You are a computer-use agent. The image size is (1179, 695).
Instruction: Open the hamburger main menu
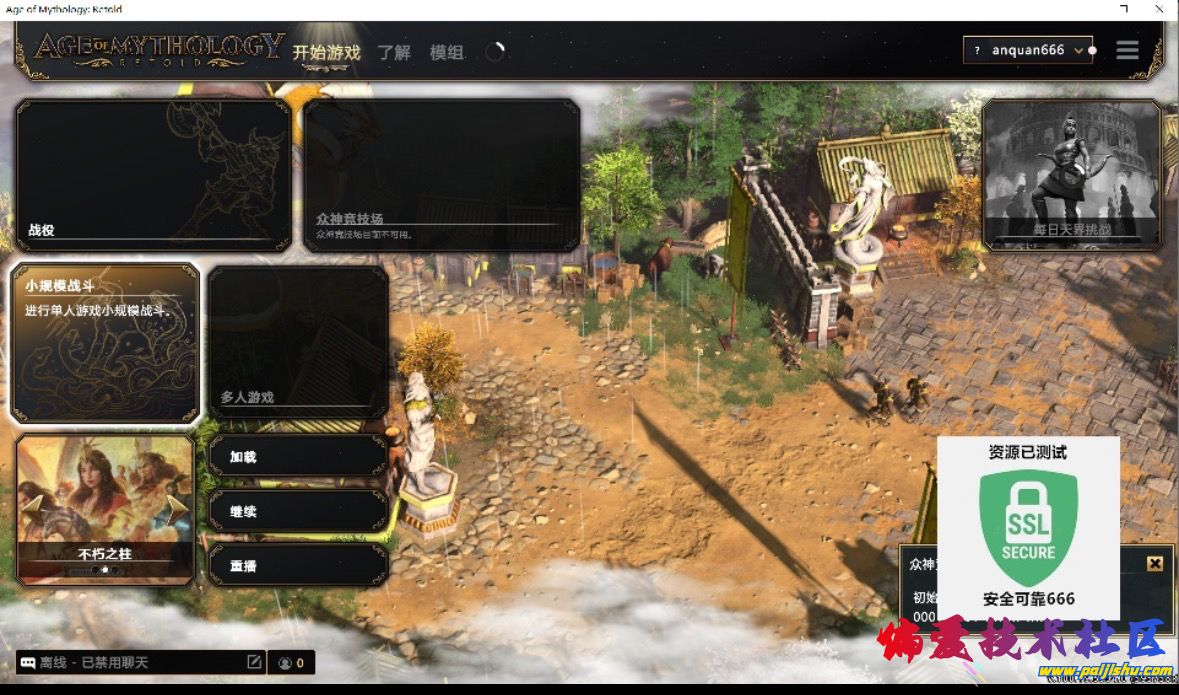tap(1127, 50)
